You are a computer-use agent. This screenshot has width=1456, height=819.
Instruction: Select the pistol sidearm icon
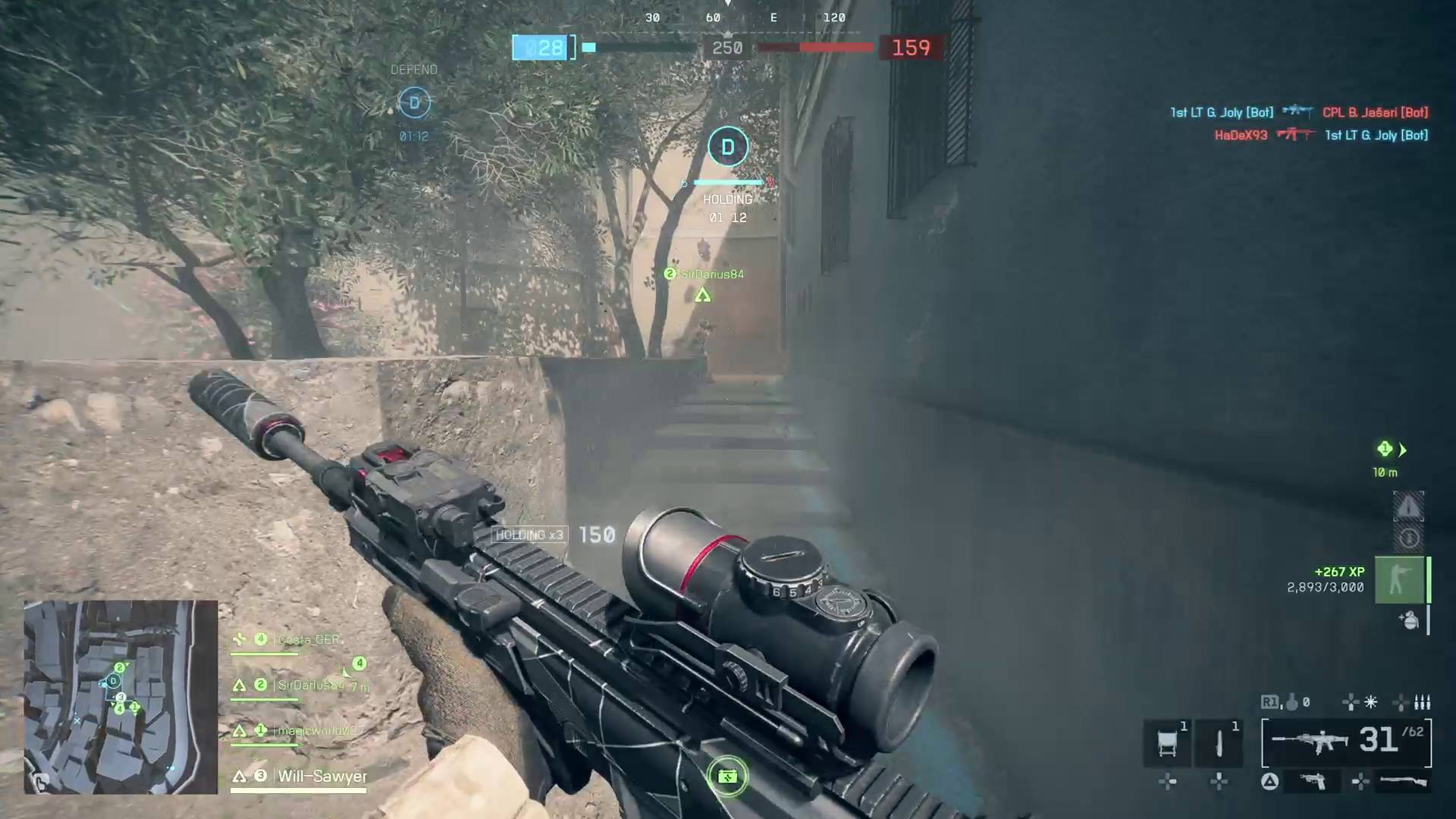pos(1312,780)
